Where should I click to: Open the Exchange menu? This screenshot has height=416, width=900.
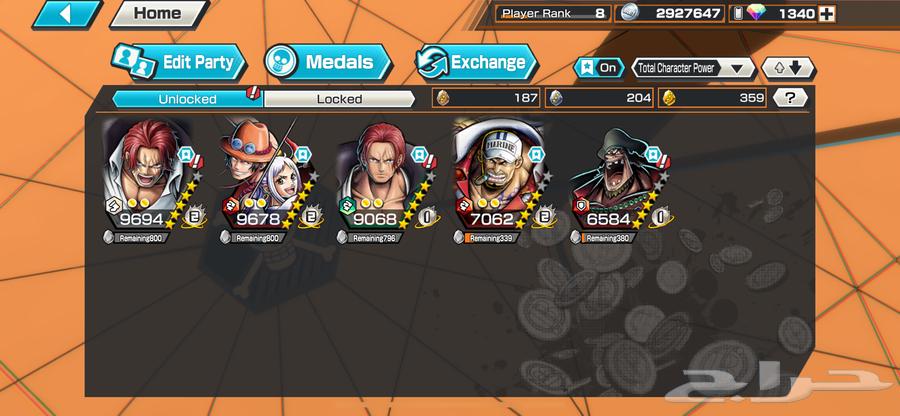point(473,62)
